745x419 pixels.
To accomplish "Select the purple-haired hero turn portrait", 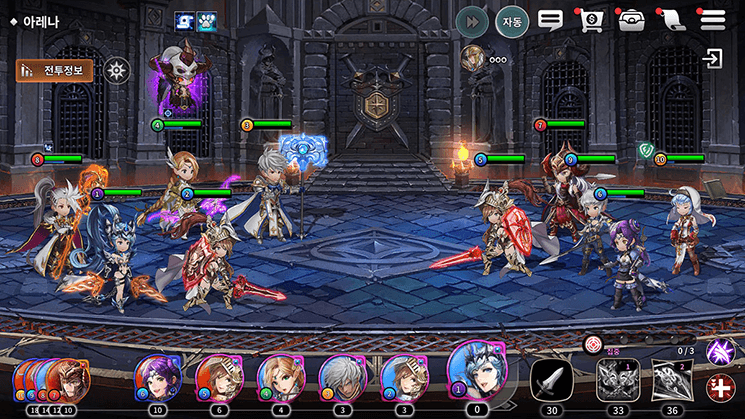I will (x=156, y=378).
